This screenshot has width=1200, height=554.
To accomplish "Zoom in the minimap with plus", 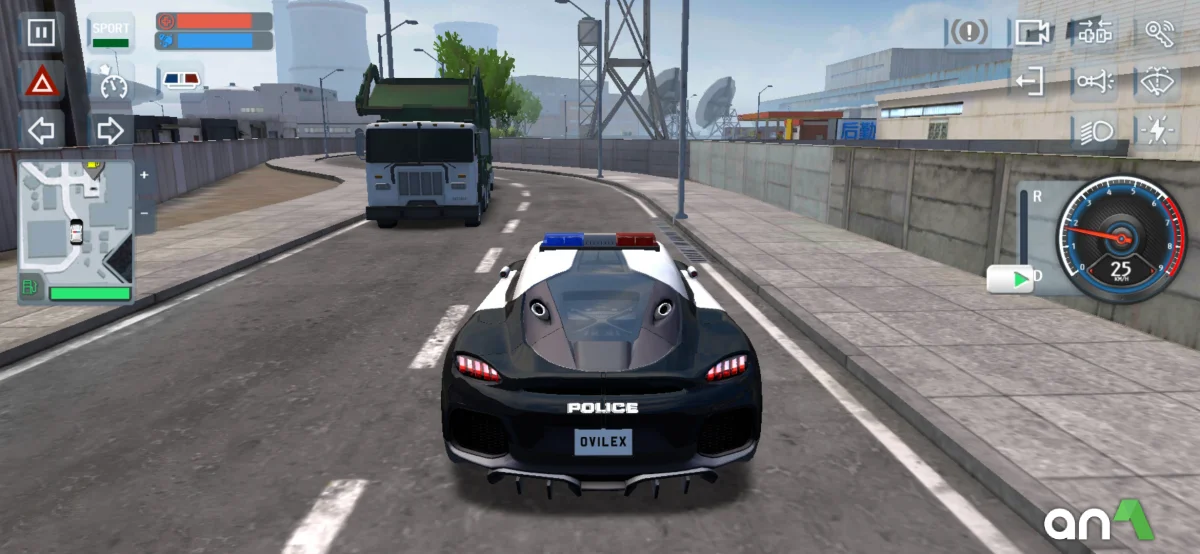I will (x=144, y=175).
